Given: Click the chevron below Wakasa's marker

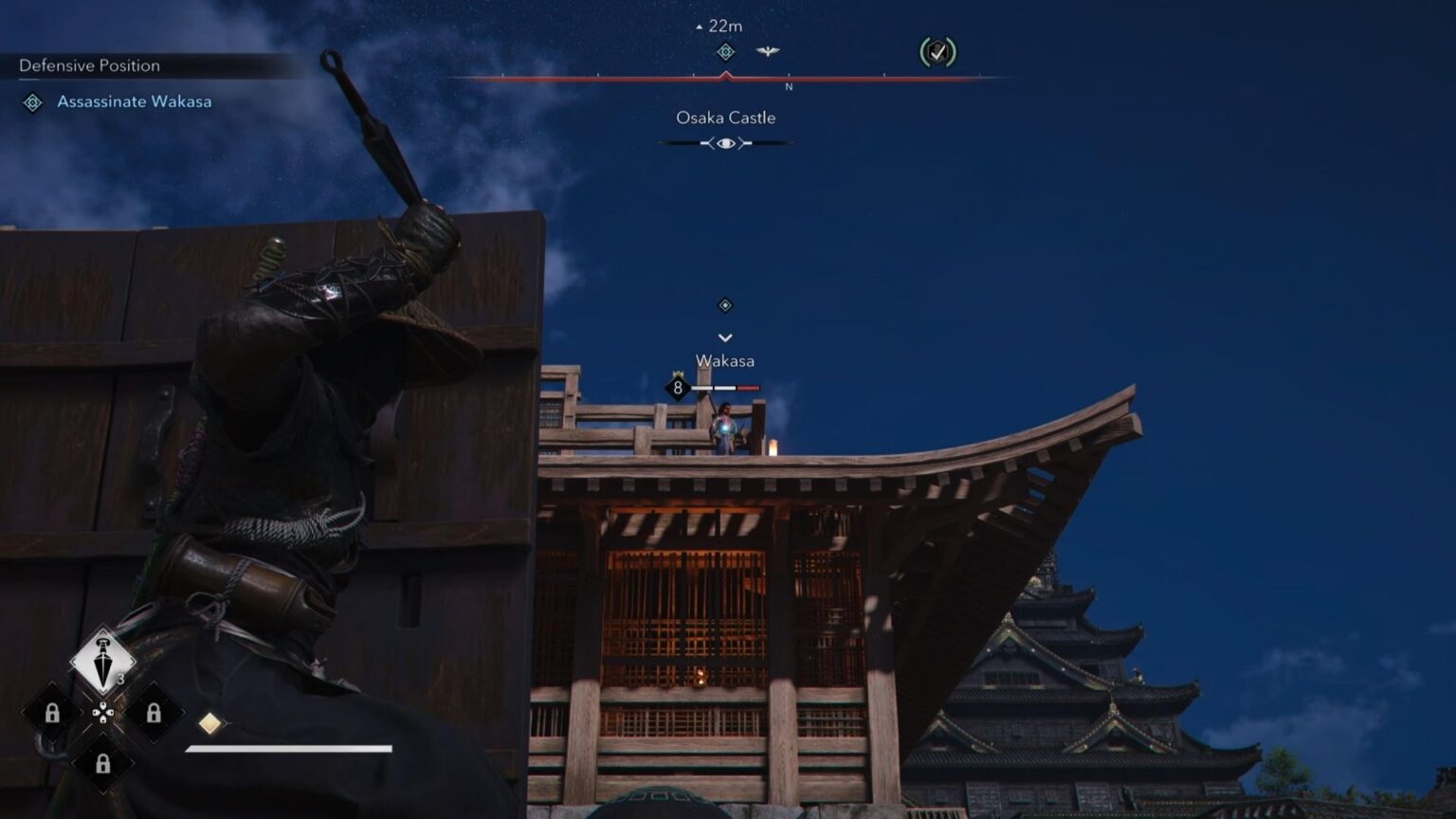Looking at the screenshot, I should (x=726, y=336).
